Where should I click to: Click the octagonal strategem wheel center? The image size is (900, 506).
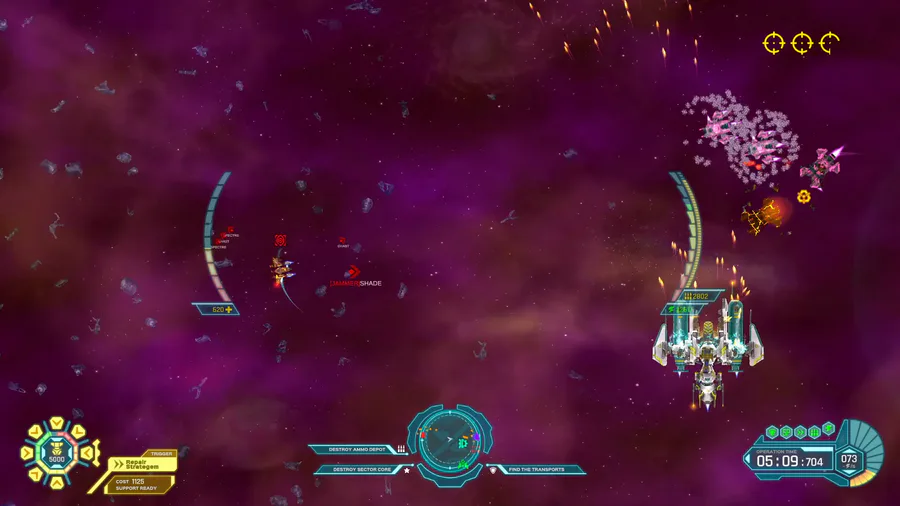click(56, 455)
